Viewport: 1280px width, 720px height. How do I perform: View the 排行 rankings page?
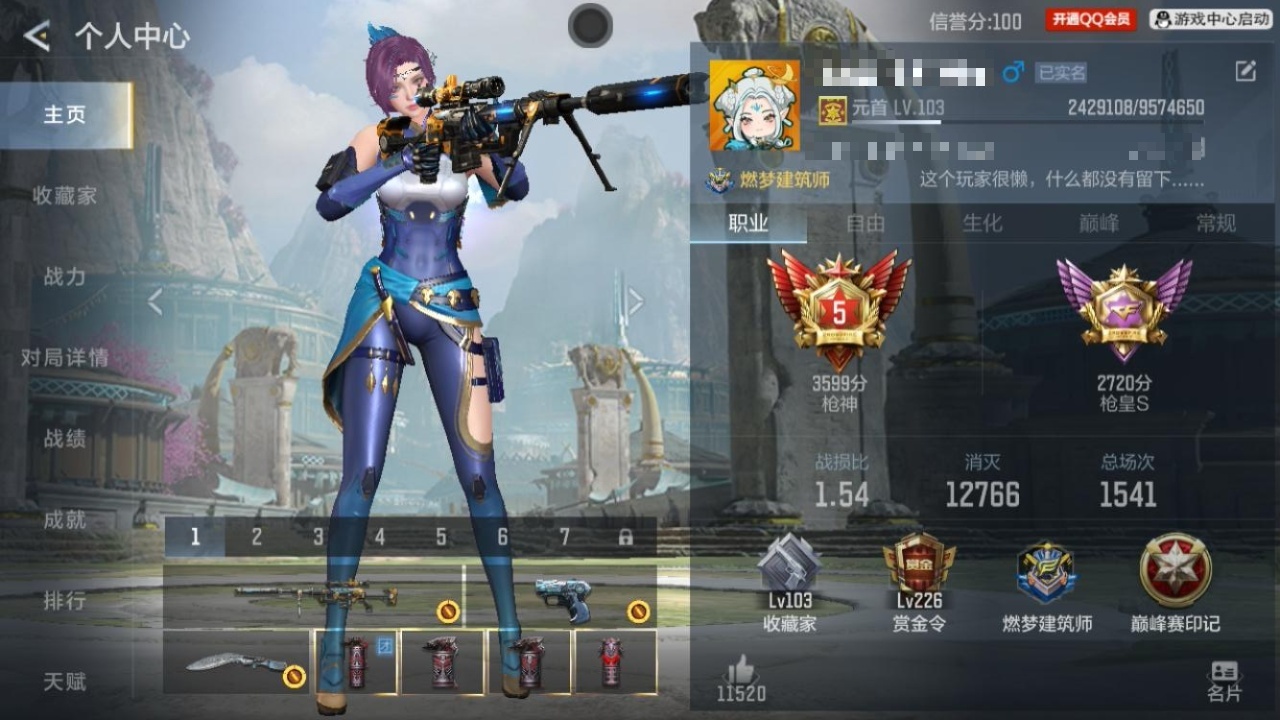click(x=65, y=601)
